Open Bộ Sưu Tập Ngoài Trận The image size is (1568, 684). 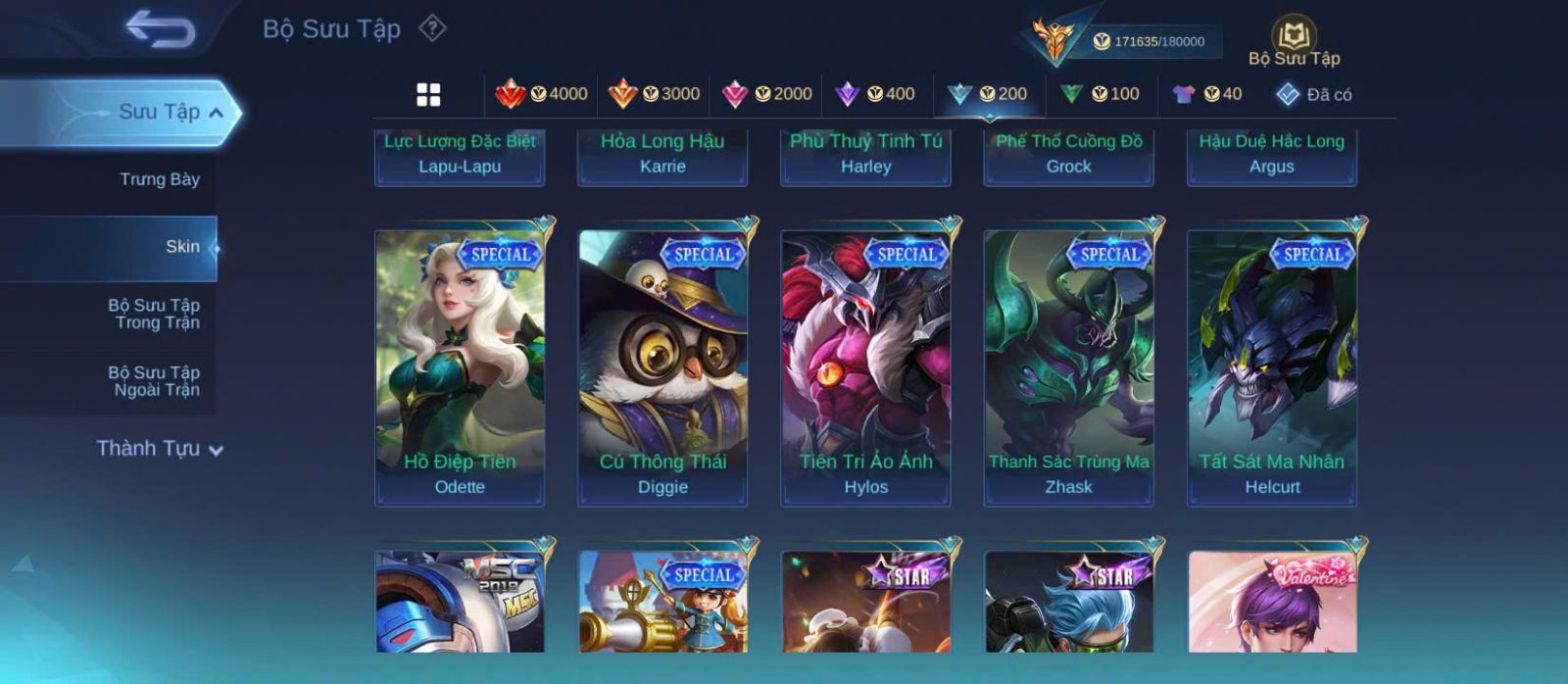point(155,381)
